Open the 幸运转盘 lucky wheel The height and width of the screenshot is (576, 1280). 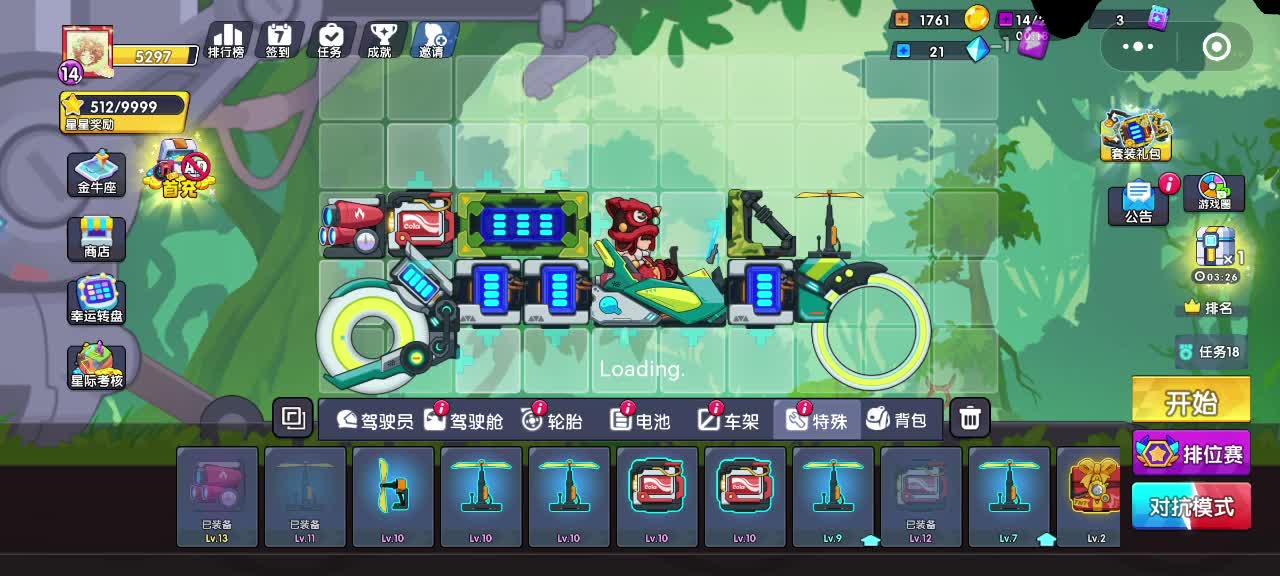[x=97, y=301]
